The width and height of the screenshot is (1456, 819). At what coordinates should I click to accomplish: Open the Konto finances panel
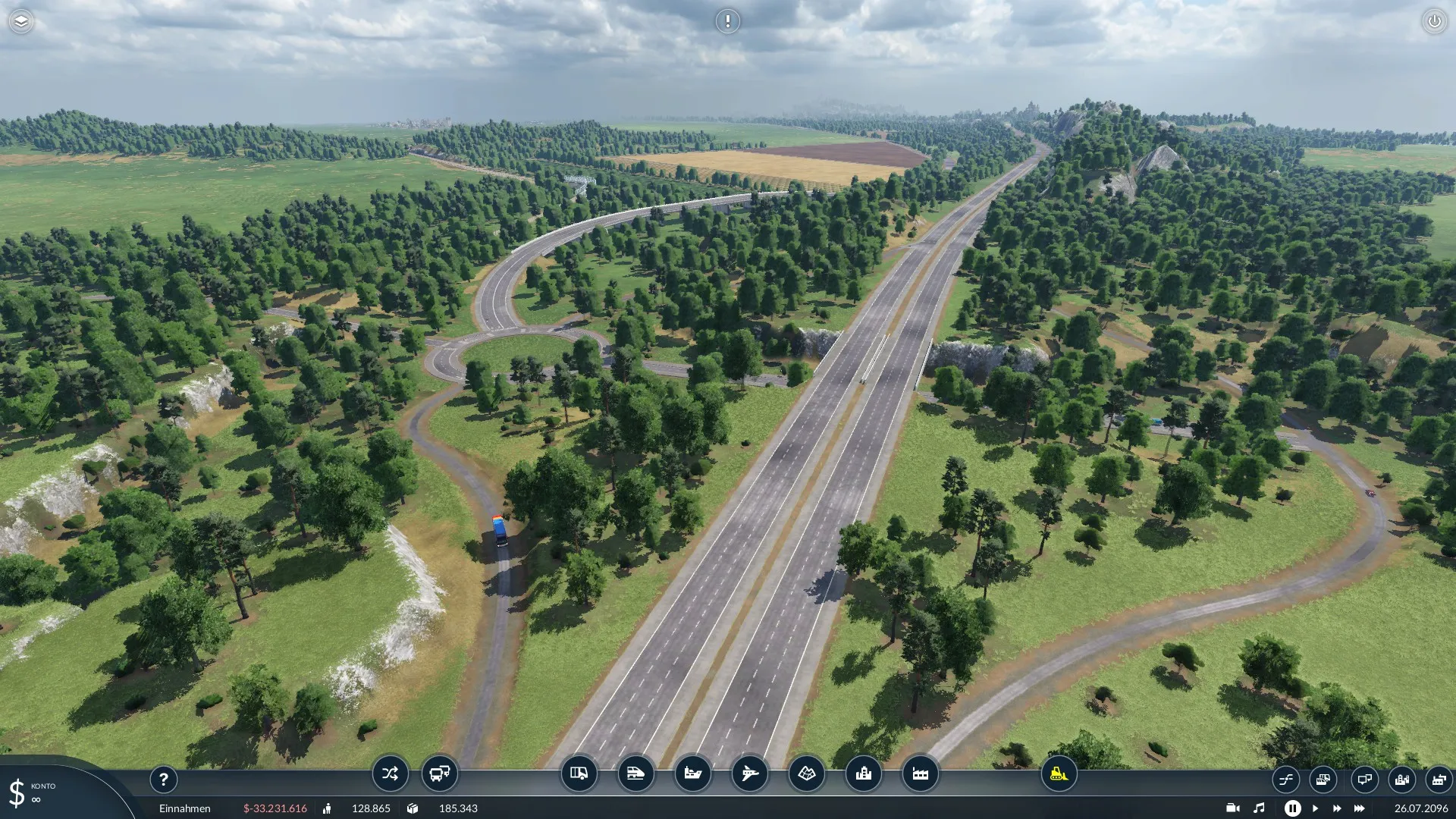[34, 792]
